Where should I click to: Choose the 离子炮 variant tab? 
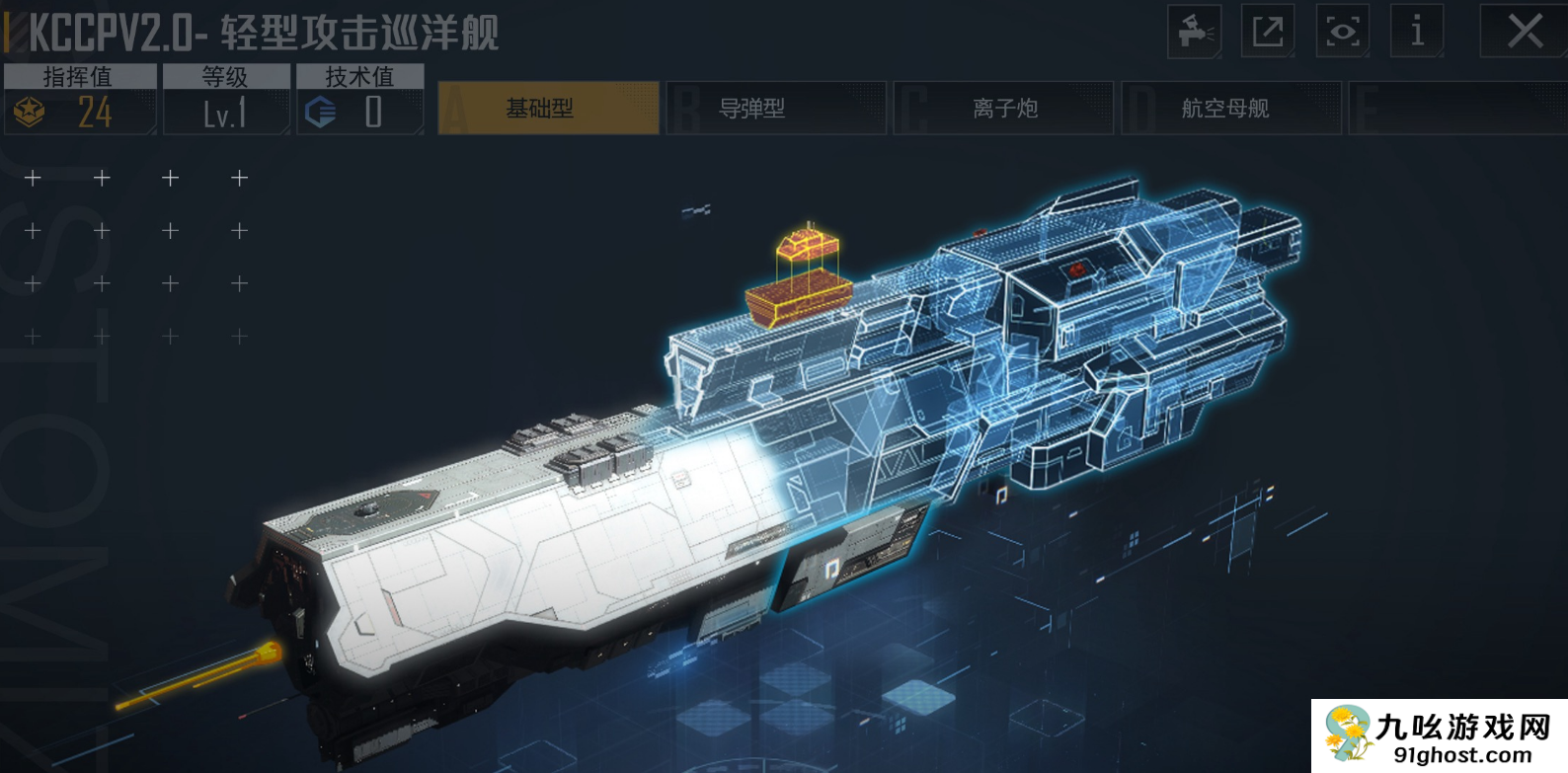(1003, 108)
